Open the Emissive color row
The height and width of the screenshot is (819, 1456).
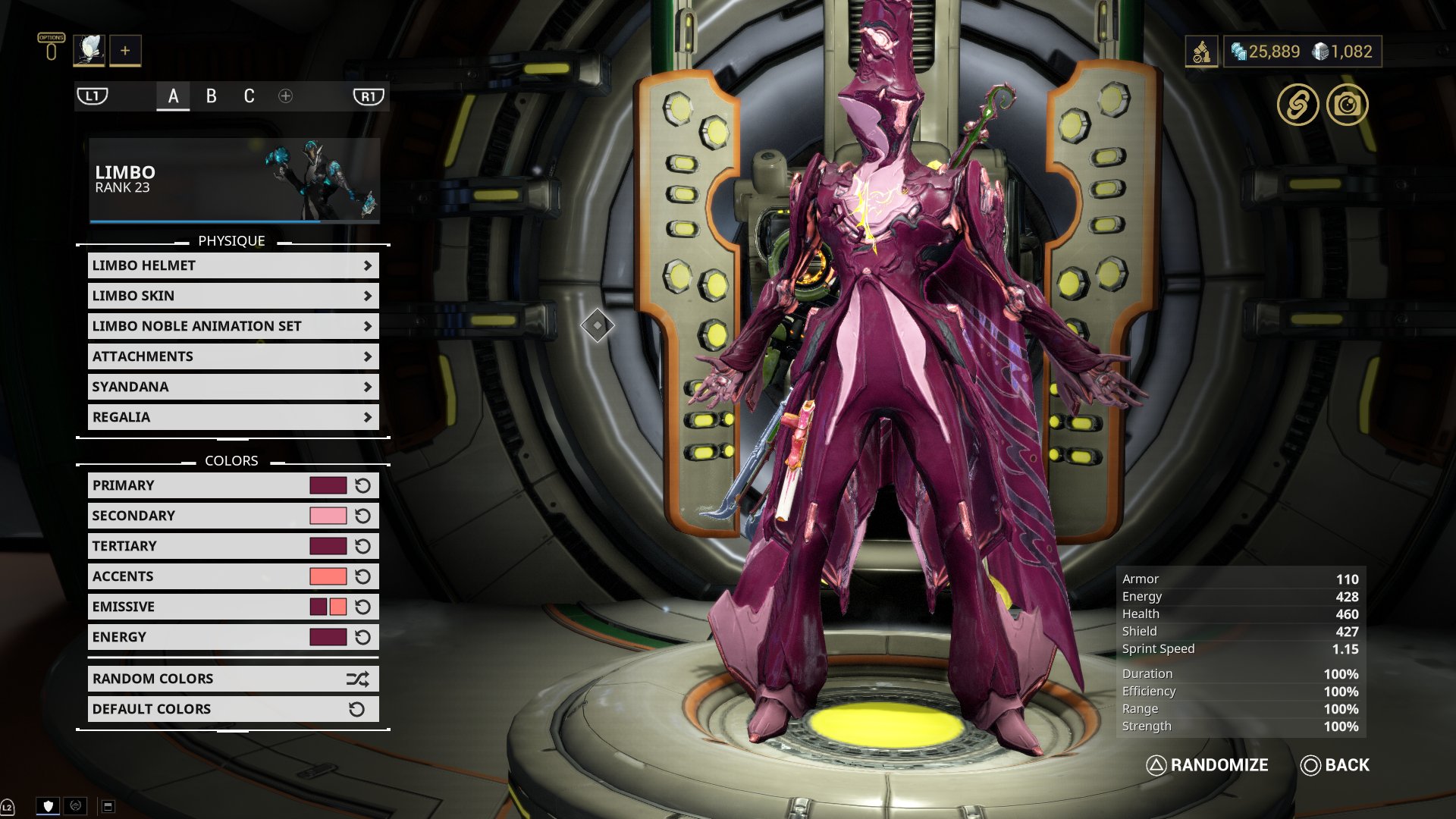click(x=199, y=607)
